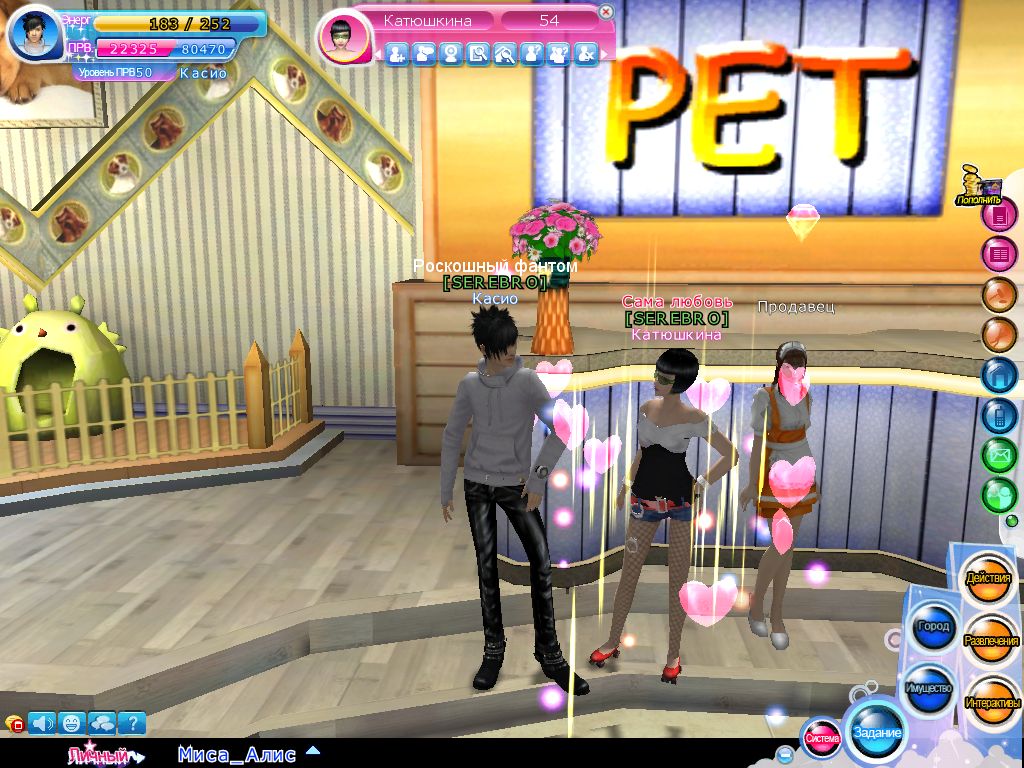Open the green mail envelope icon
The width and height of the screenshot is (1024, 768).
[998, 455]
